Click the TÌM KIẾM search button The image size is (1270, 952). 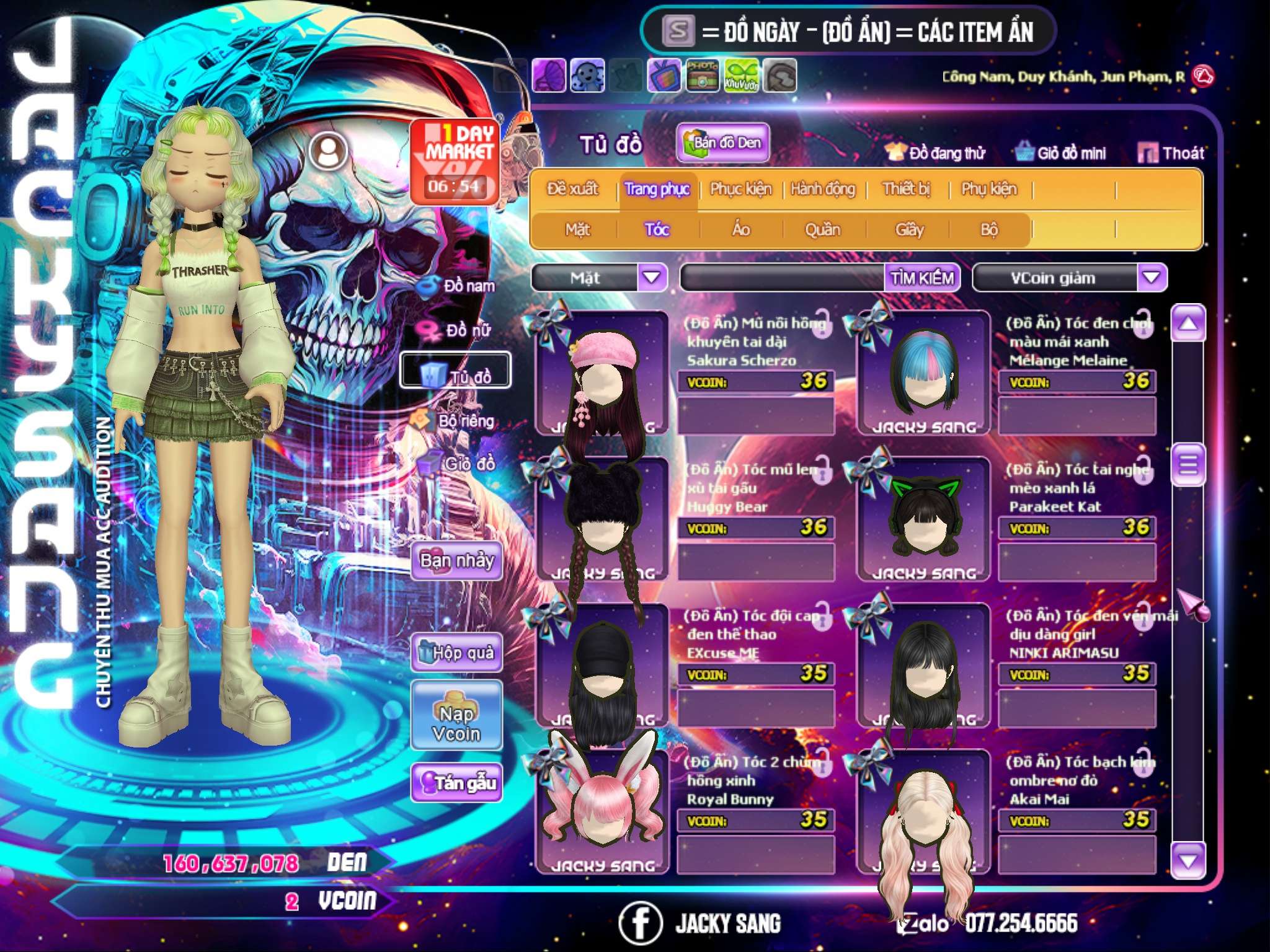(922, 278)
